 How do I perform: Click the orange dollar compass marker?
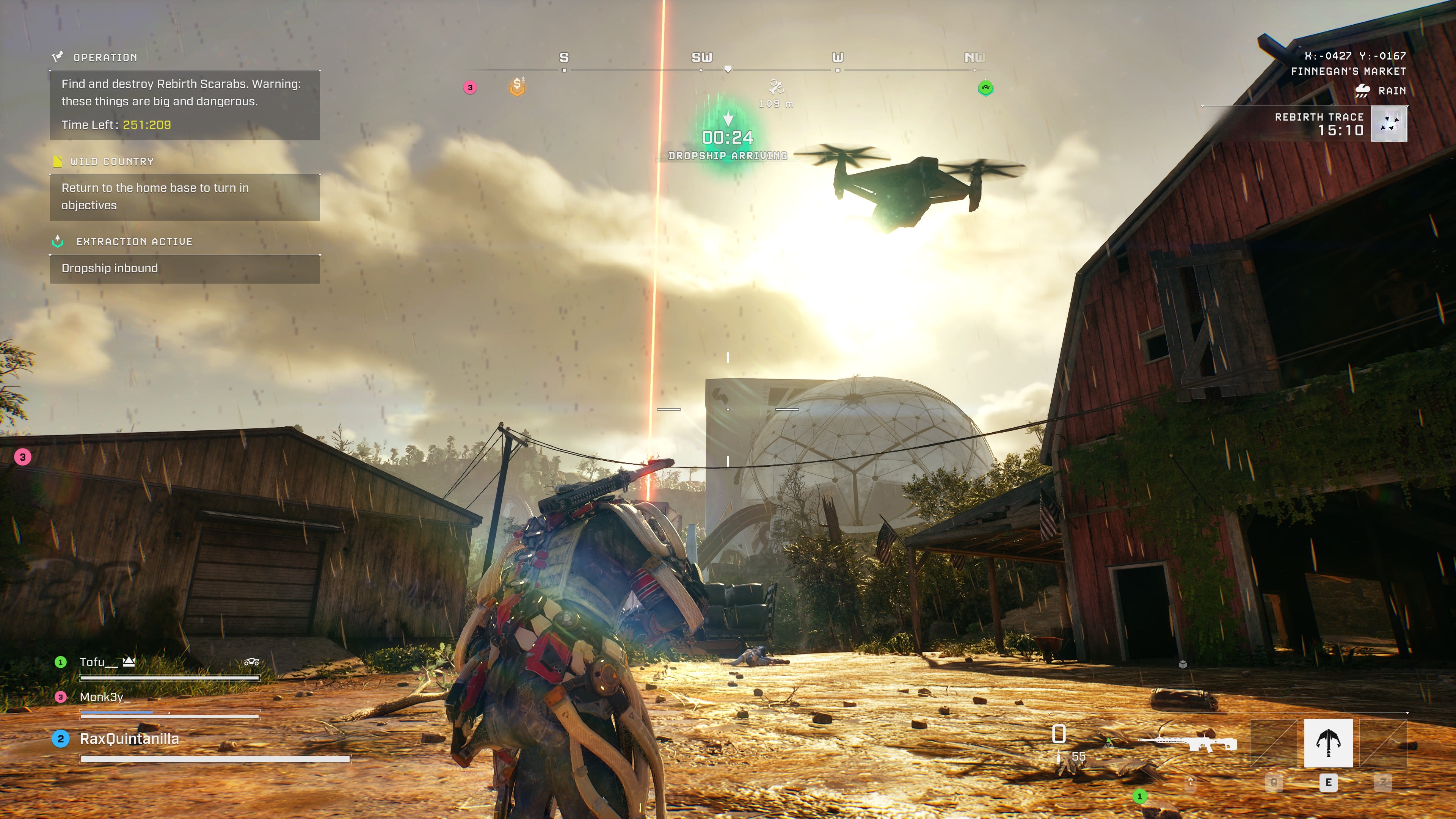(517, 86)
